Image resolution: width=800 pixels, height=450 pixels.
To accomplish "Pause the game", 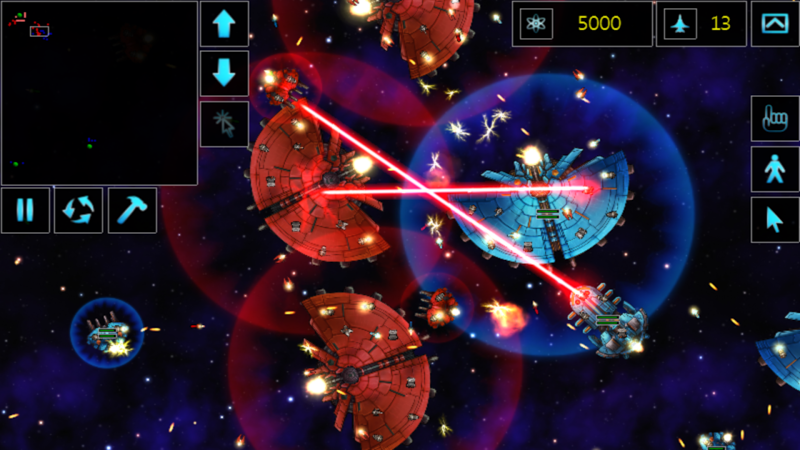I will [25, 210].
